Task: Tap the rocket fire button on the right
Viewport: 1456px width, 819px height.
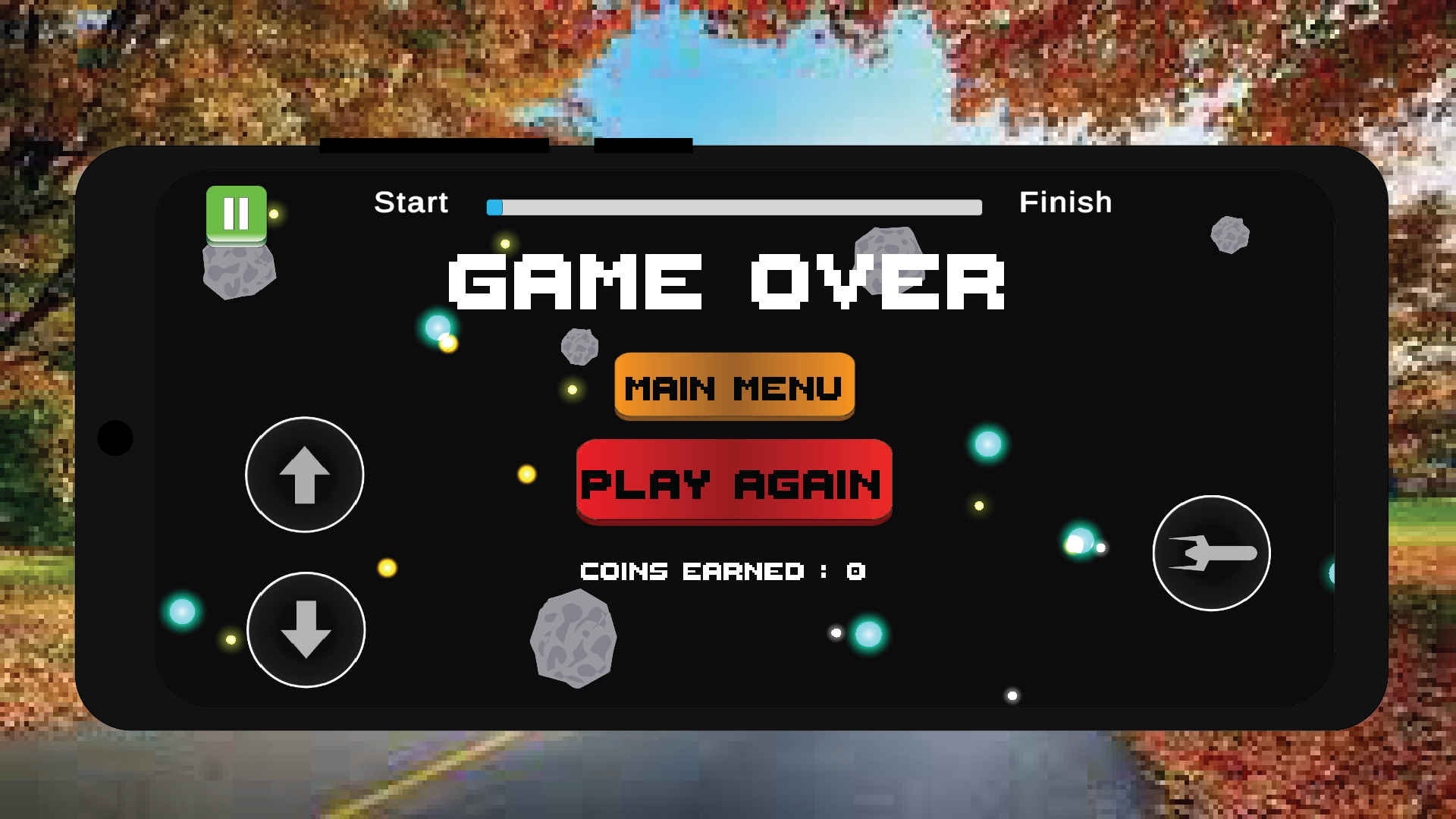Action: (x=1211, y=554)
